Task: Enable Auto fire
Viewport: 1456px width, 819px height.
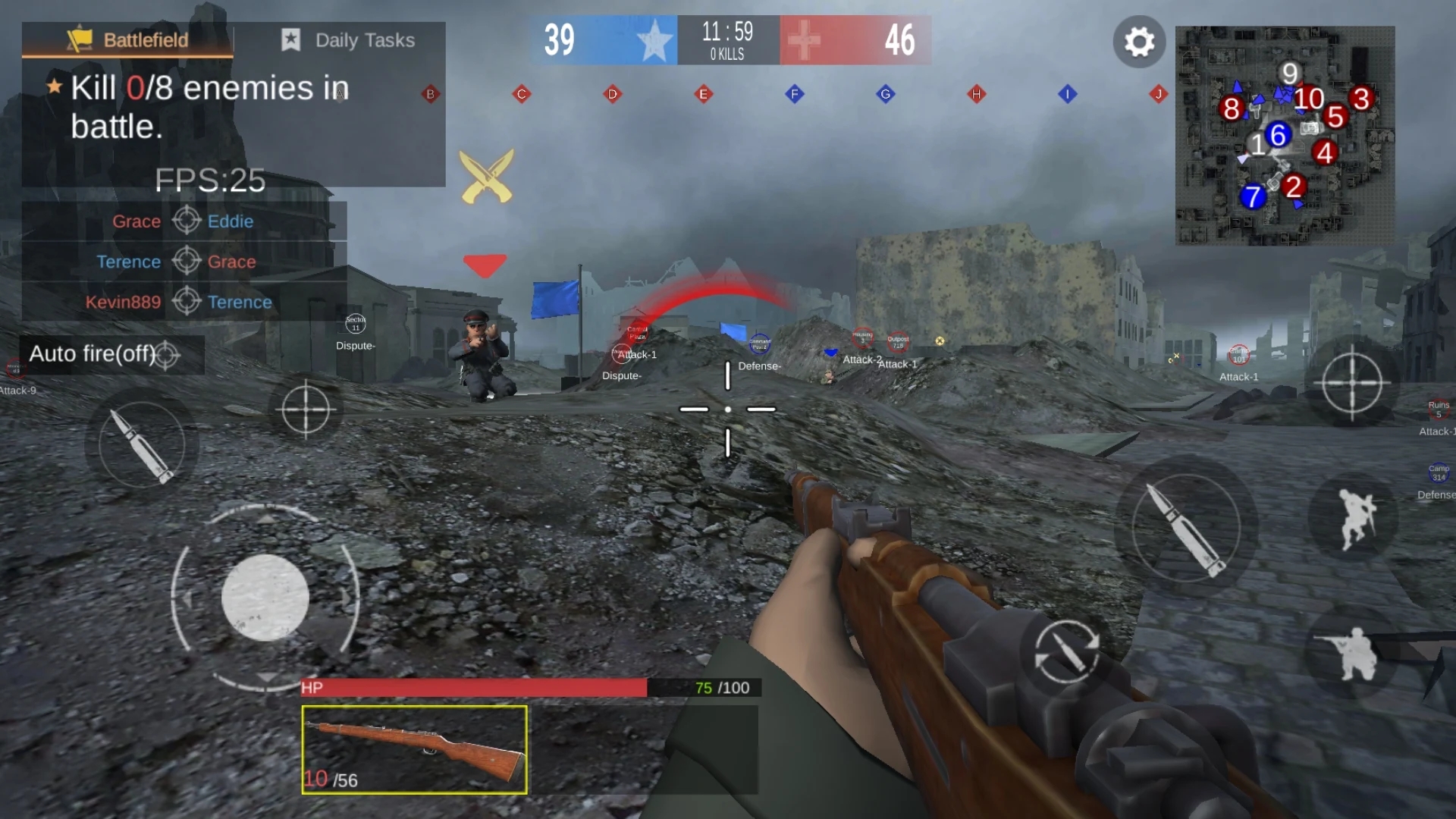Action: 93,353
